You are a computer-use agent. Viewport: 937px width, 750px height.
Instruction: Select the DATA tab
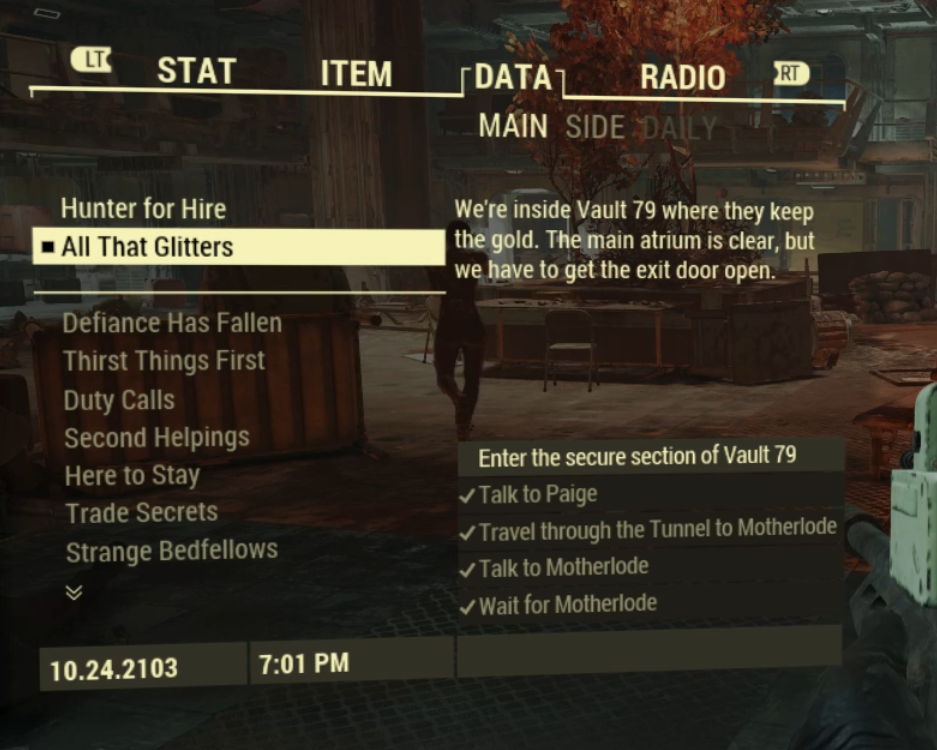513,78
